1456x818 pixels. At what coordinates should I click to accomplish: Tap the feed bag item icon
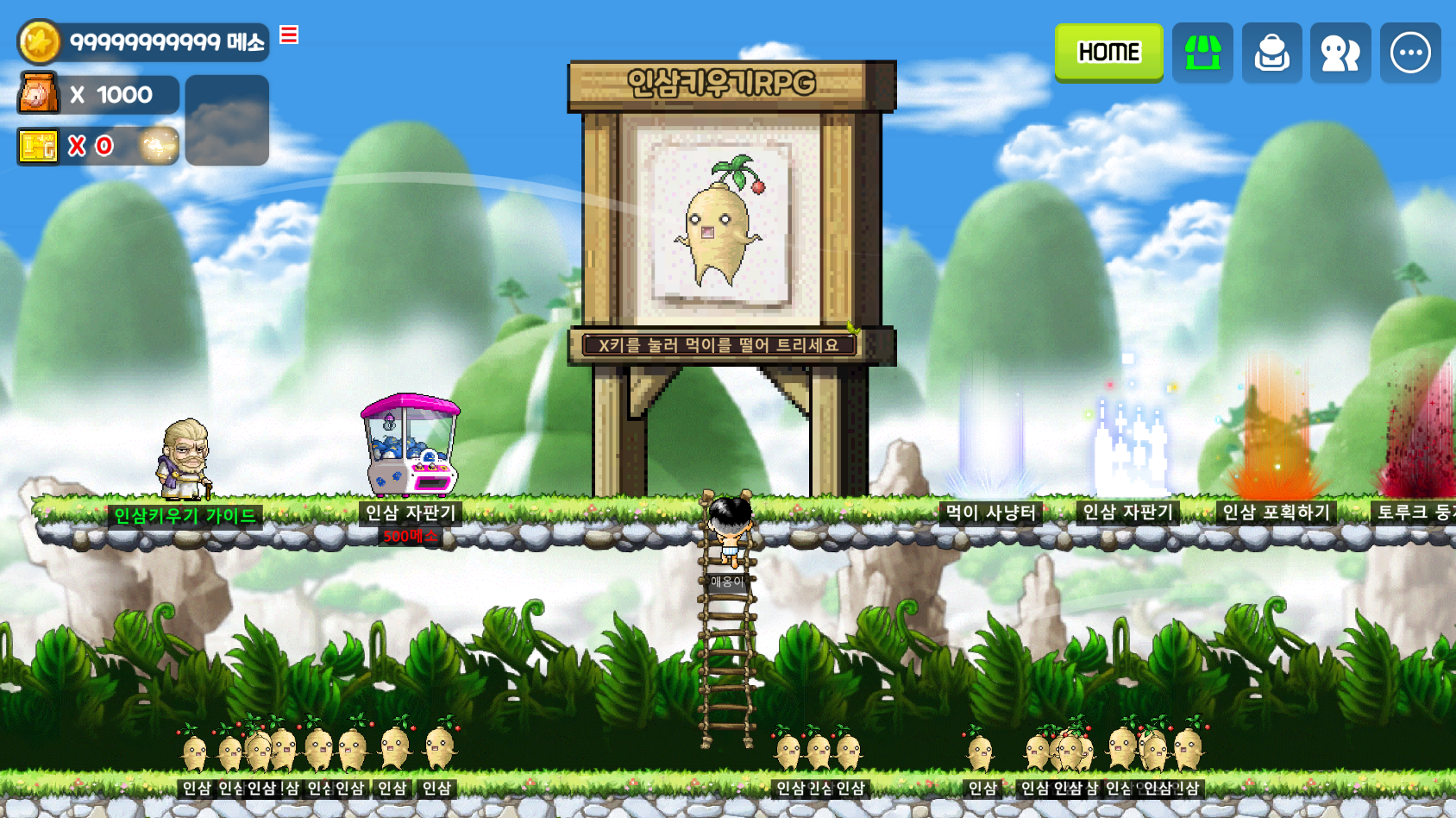click(x=38, y=94)
